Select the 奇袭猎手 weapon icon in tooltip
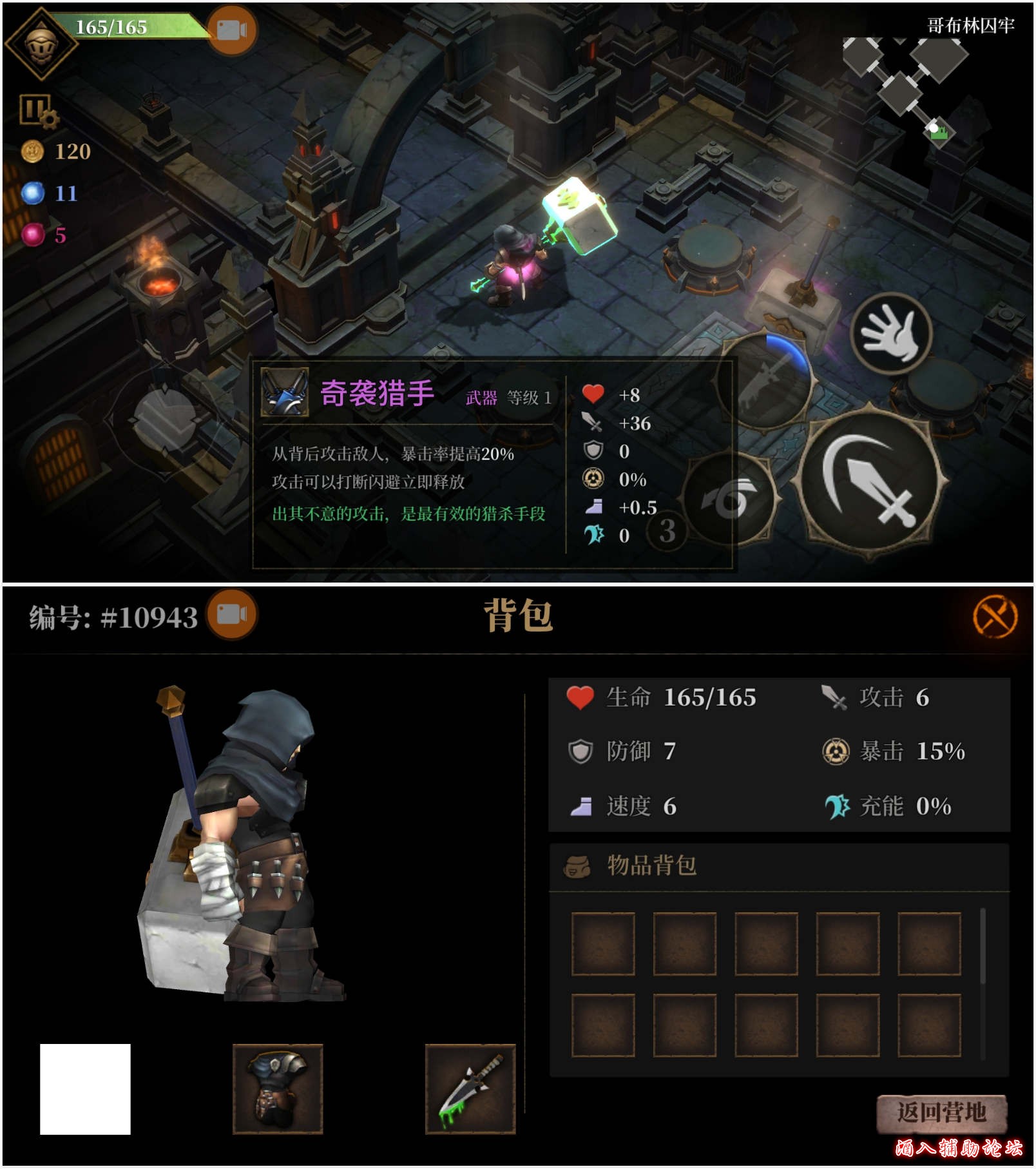 pyautogui.click(x=284, y=392)
